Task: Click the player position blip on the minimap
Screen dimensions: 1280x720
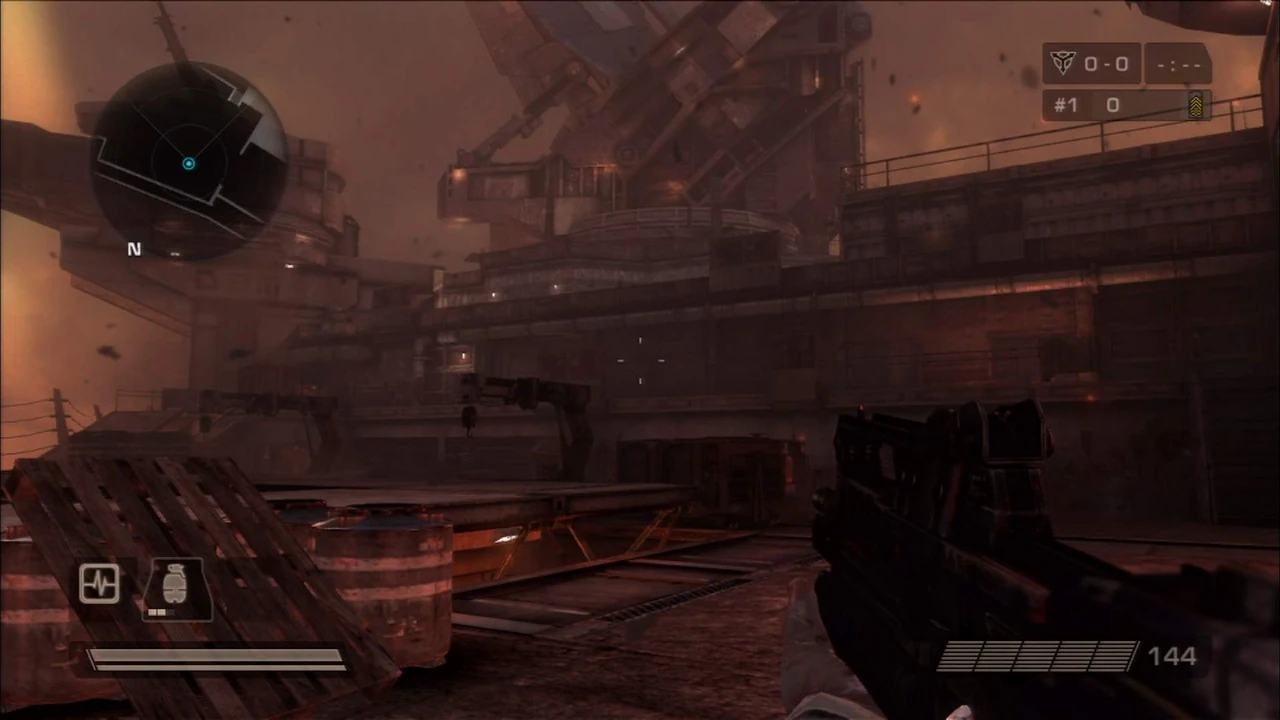Action: [x=188, y=163]
